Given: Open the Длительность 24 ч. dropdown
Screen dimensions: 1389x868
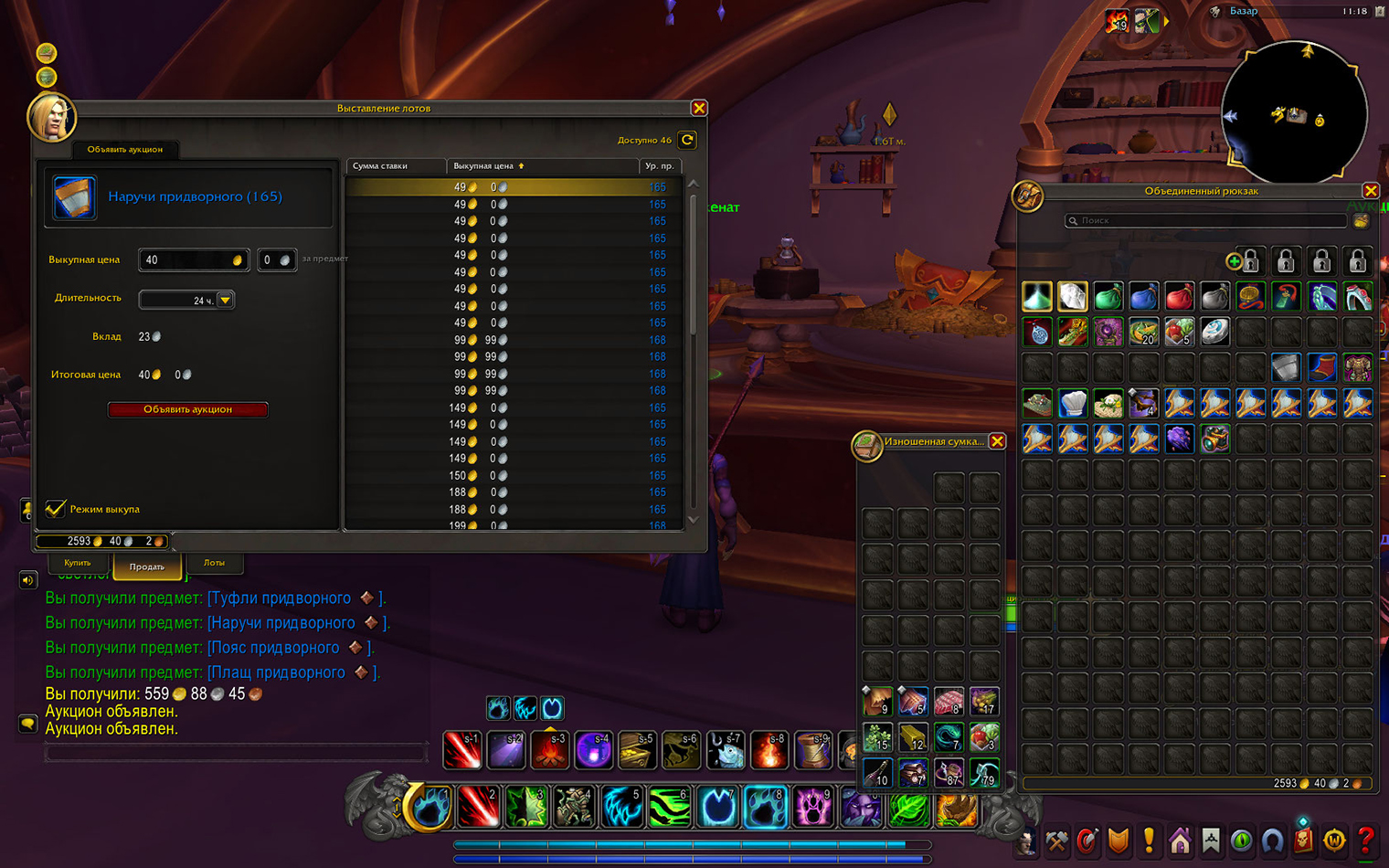Looking at the screenshot, I should click(225, 300).
